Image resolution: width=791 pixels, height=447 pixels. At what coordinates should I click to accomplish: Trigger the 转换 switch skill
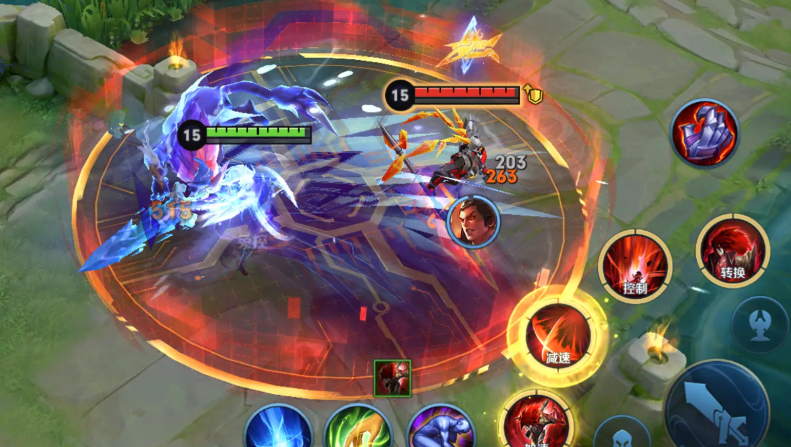click(x=733, y=250)
